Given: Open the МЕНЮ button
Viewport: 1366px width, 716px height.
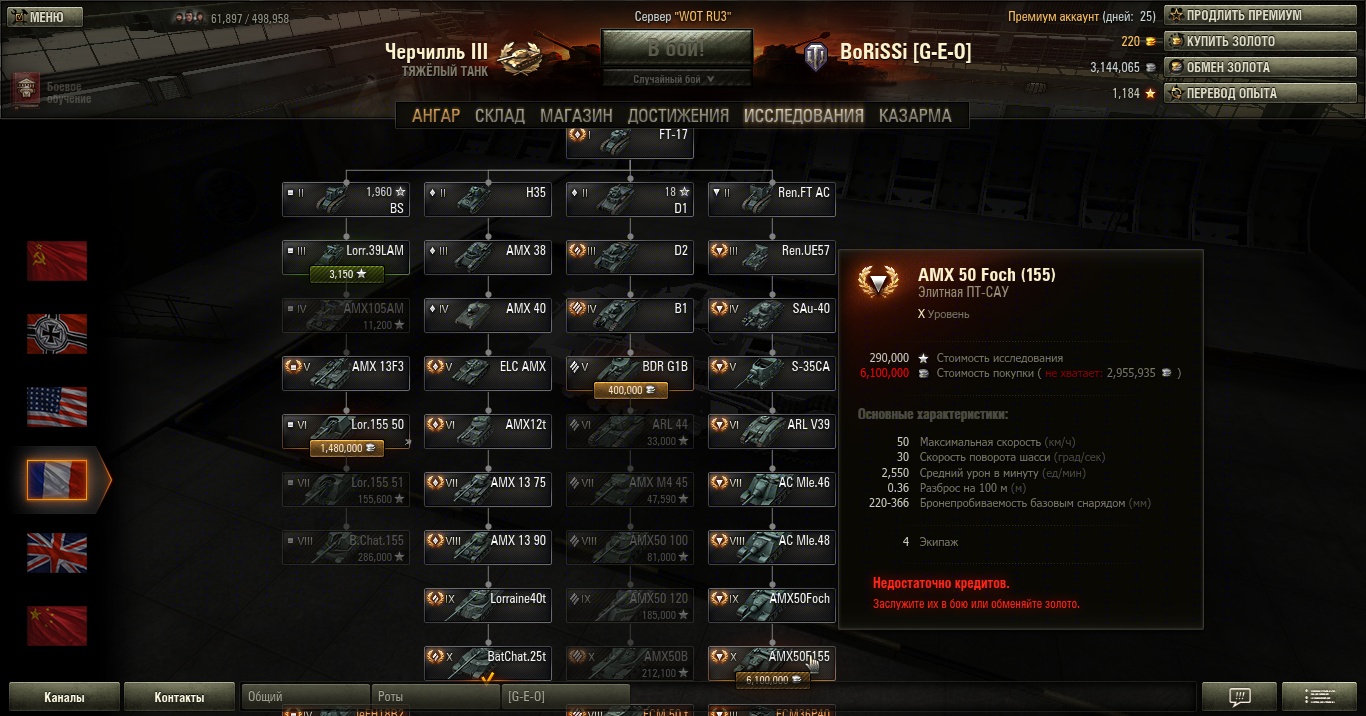Looking at the screenshot, I should point(39,17).
